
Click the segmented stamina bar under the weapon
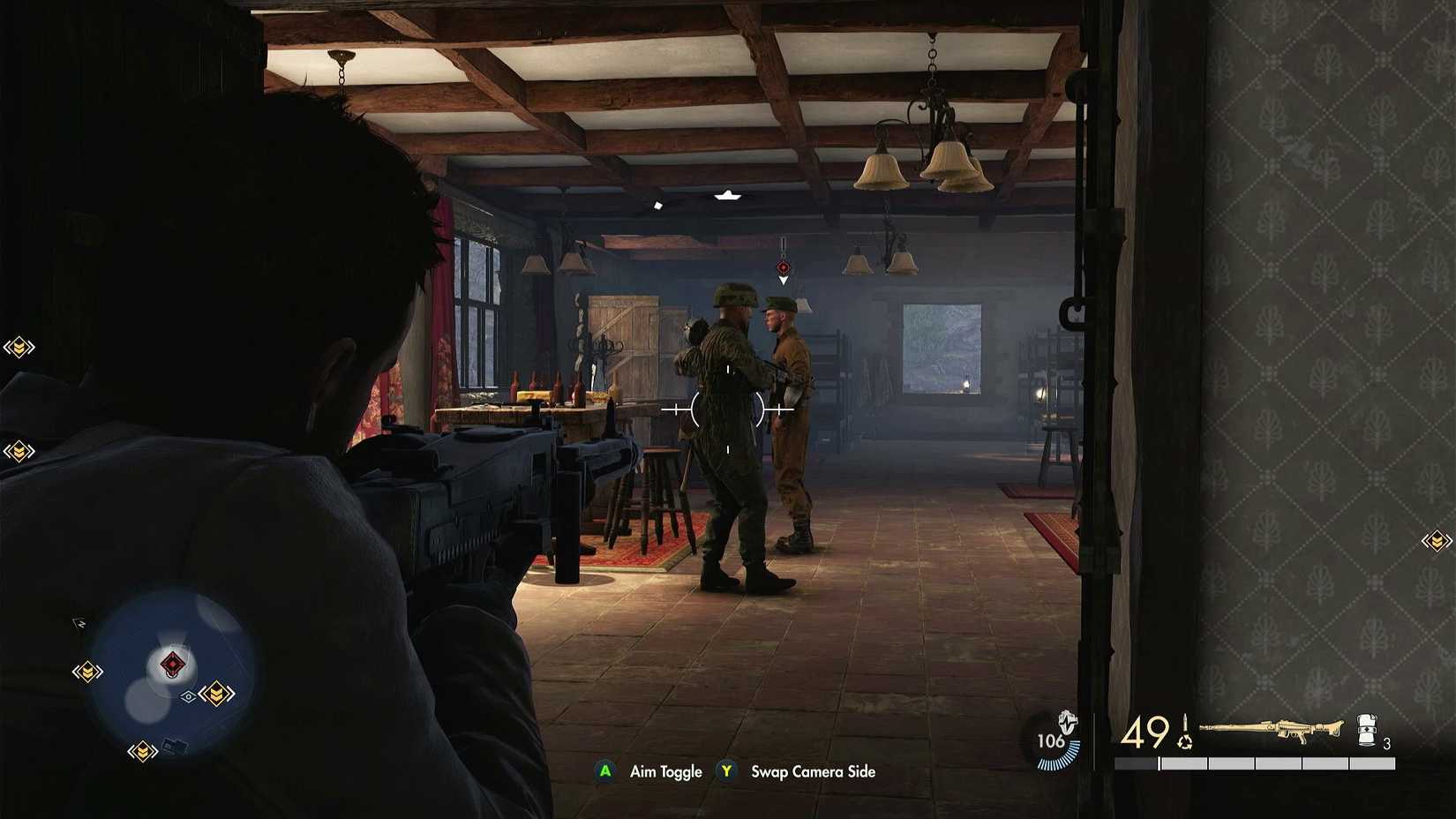pyautogui.click(x=1255, y=763)
